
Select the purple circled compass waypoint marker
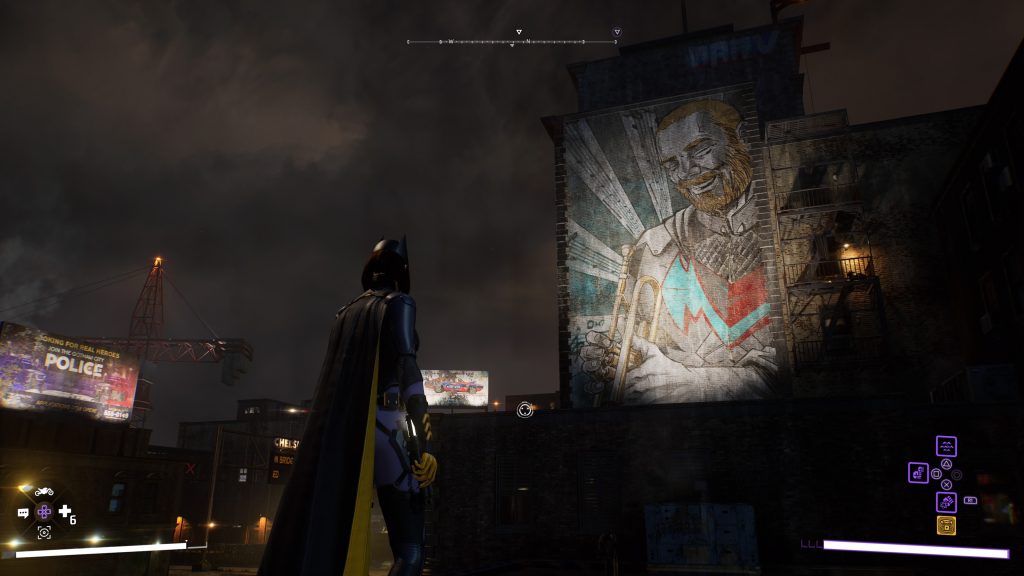click(x=617, y=32)
